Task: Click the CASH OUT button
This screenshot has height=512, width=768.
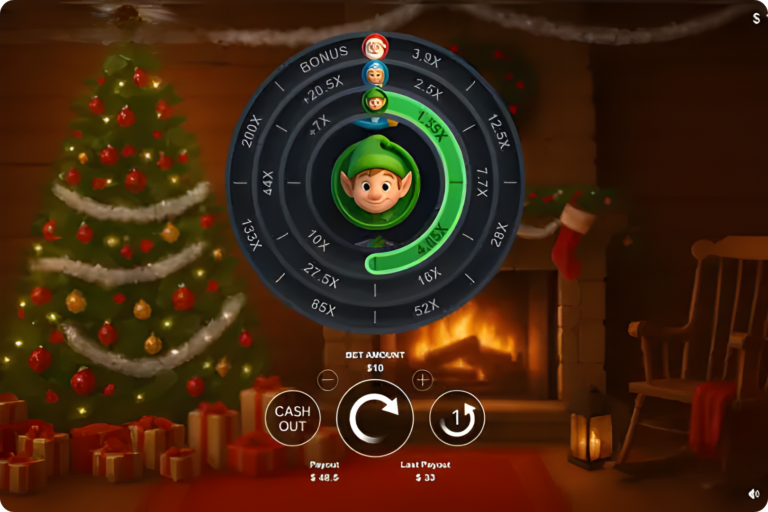Action: pos(292,418)
